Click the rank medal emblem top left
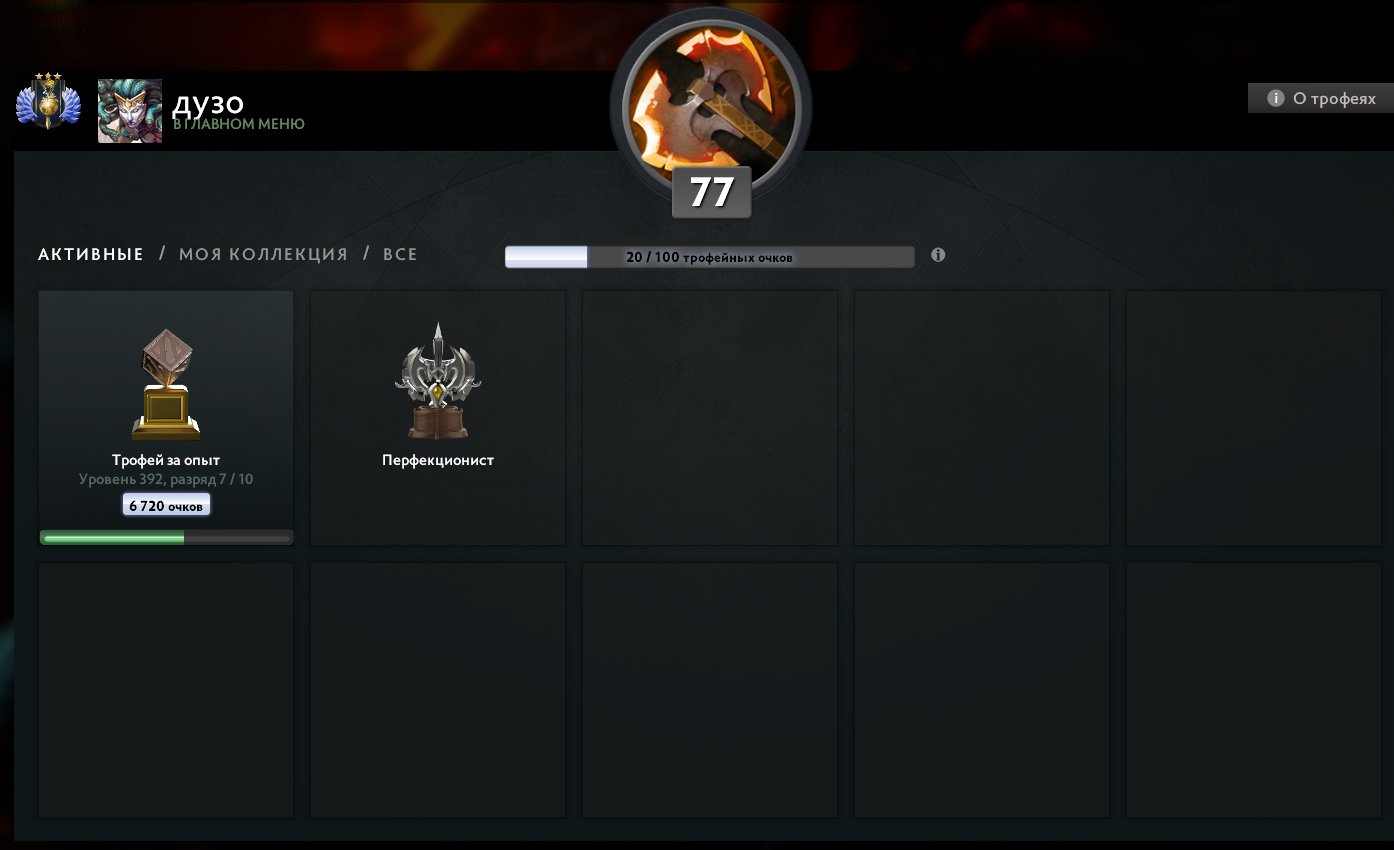Viewport: 1394px width, 850px height. [x=47, y=103]
